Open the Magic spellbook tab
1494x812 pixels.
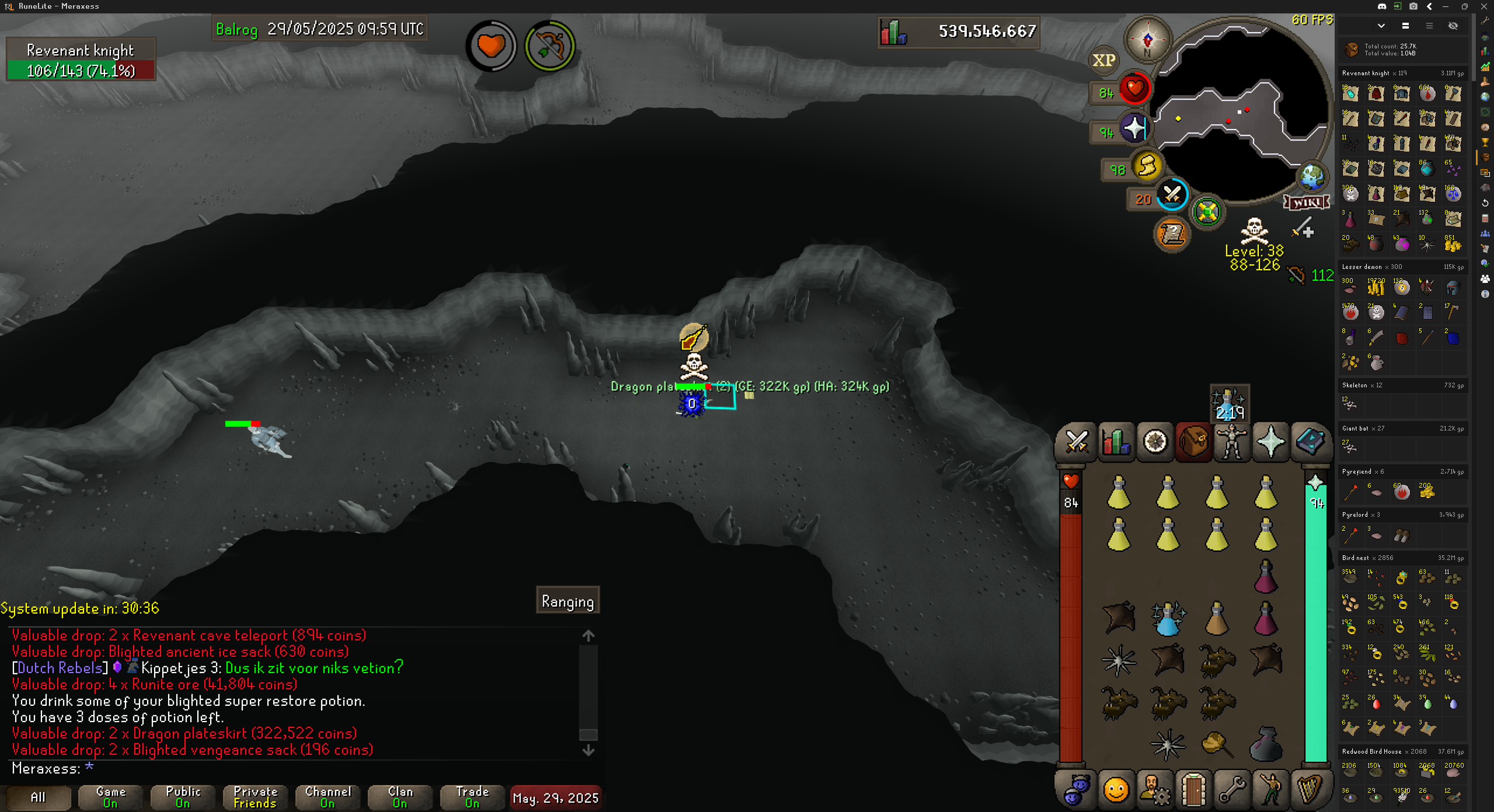1310,442
